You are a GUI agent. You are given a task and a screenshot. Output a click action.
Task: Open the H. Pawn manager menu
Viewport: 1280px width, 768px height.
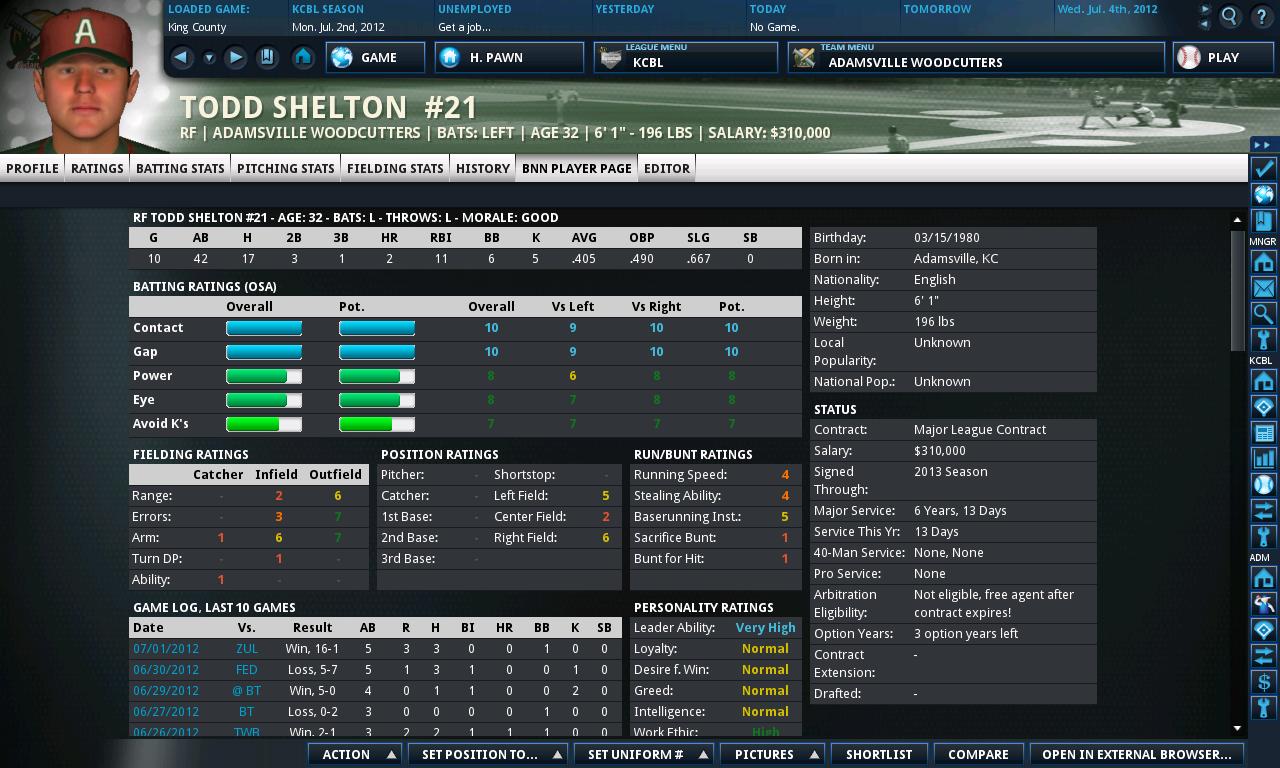coord(509,58)
